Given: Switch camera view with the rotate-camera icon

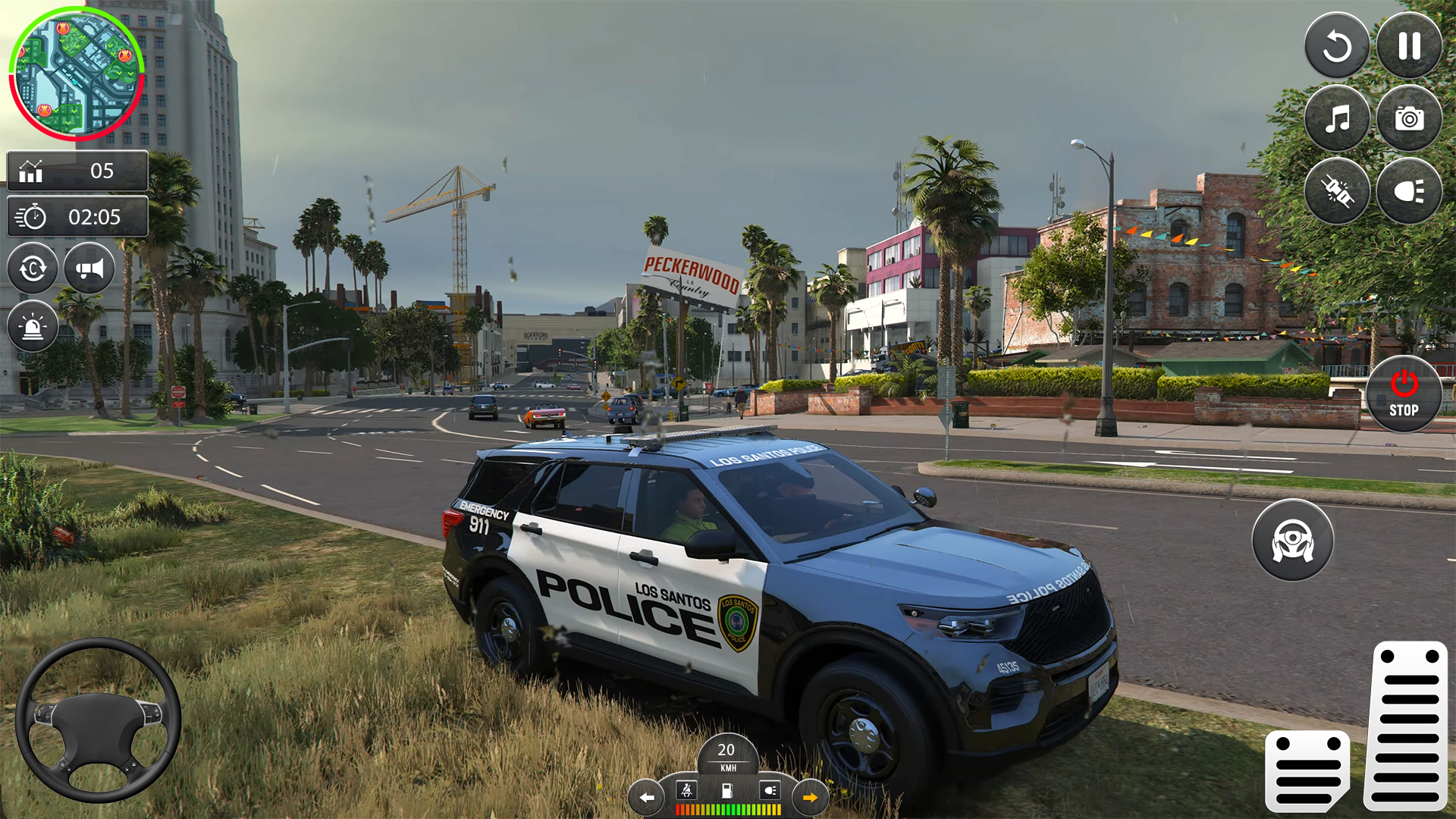Looking at the screenshot, I should 32,268.
